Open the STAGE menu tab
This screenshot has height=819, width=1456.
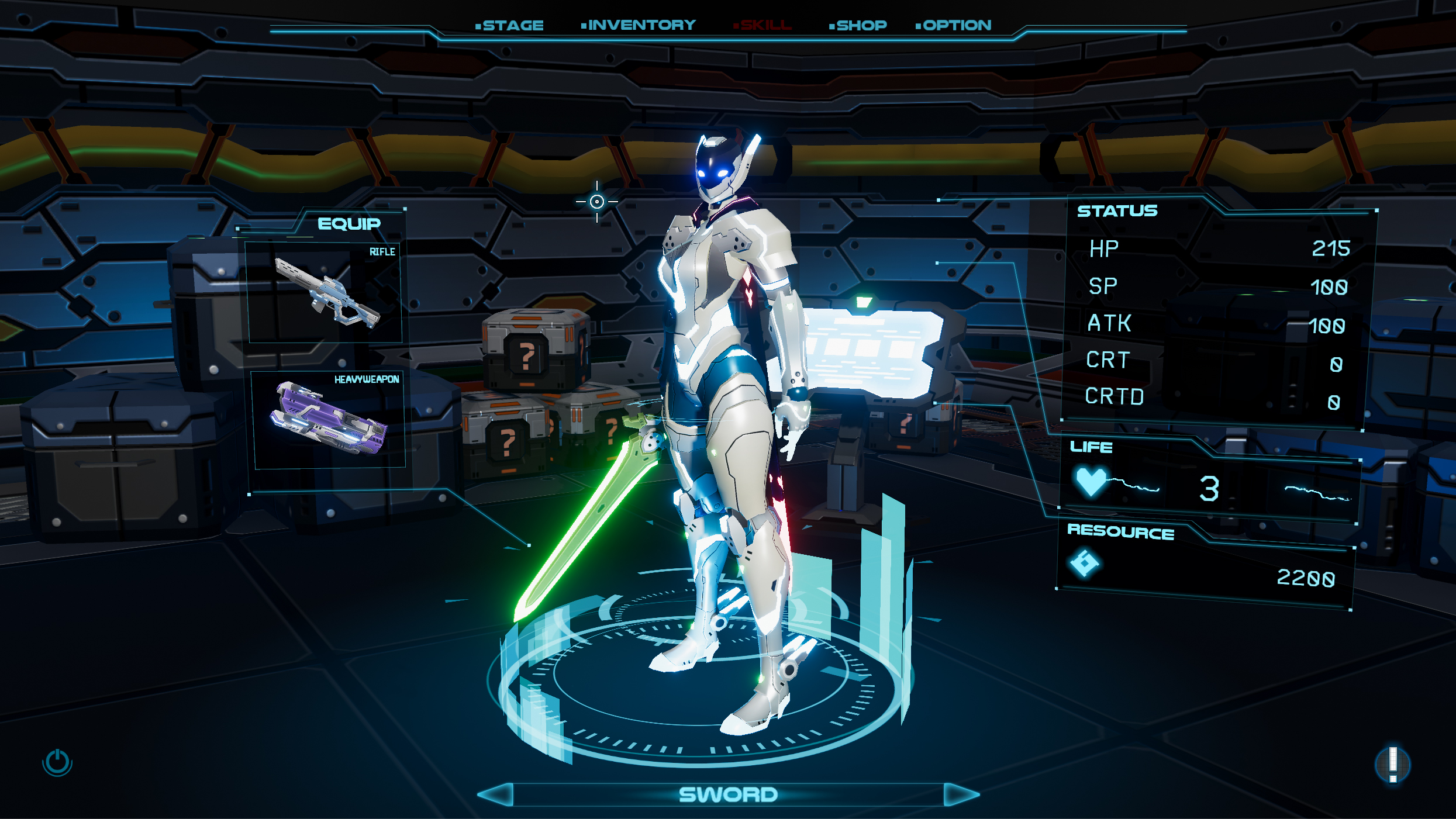510,26
